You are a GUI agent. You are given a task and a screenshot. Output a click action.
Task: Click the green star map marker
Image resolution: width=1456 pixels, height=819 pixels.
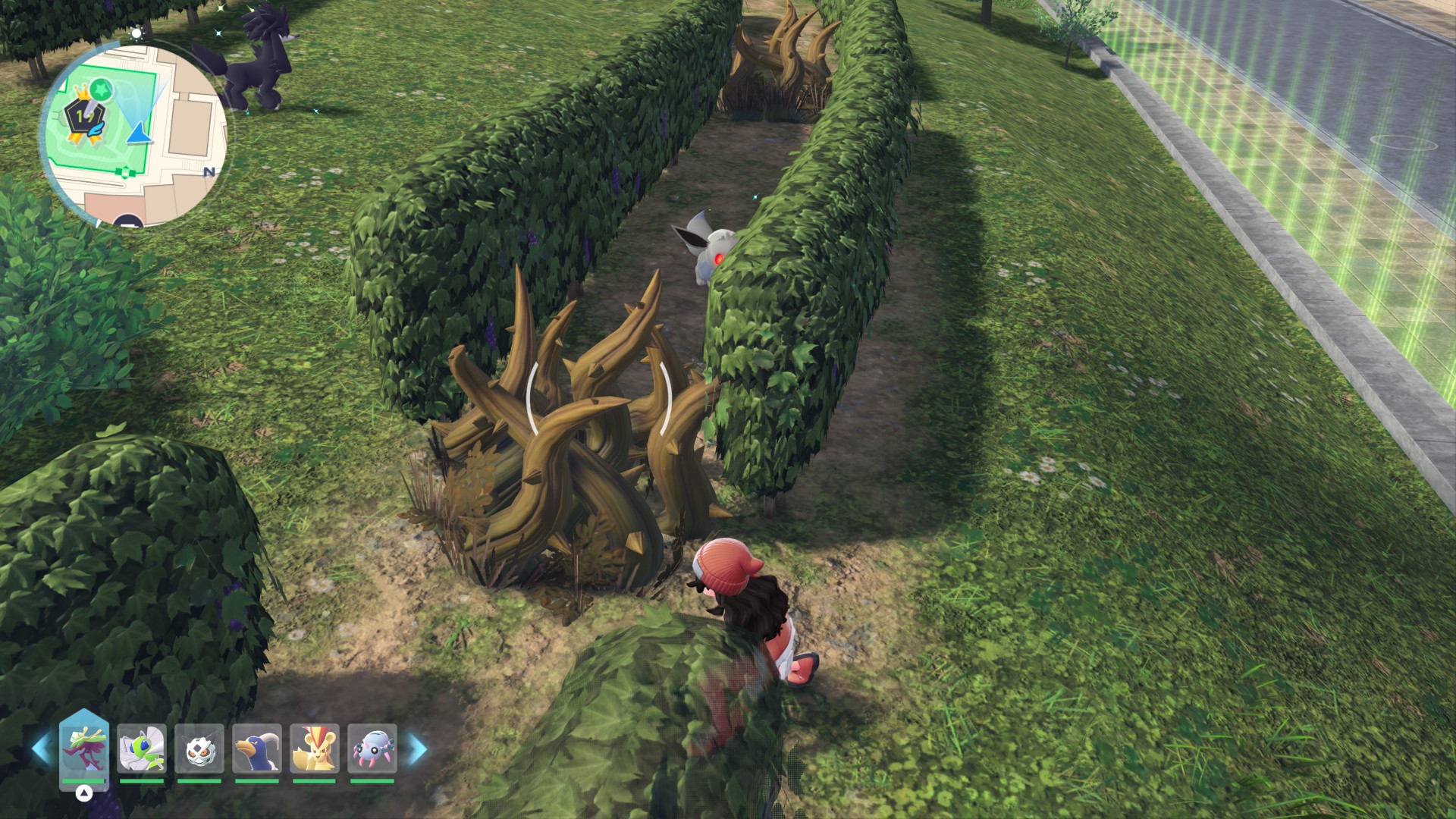101,90
